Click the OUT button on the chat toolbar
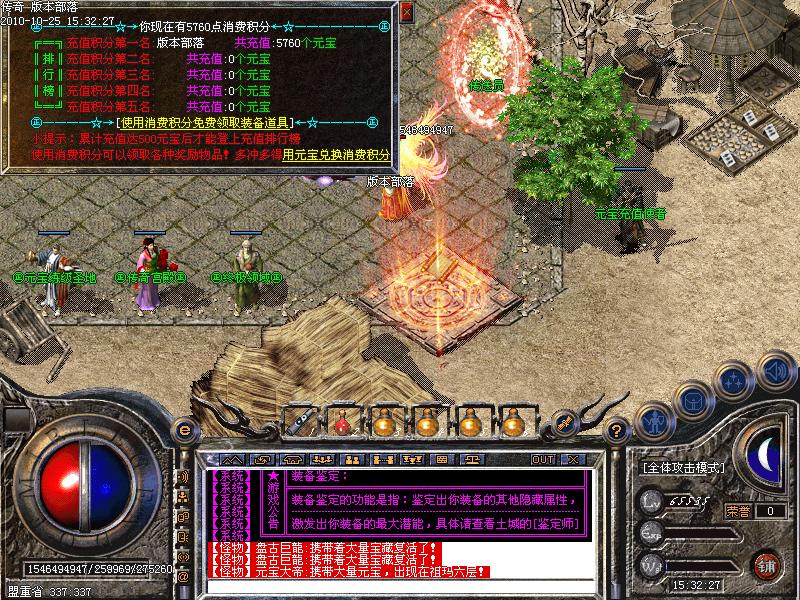 pos(542,459)
